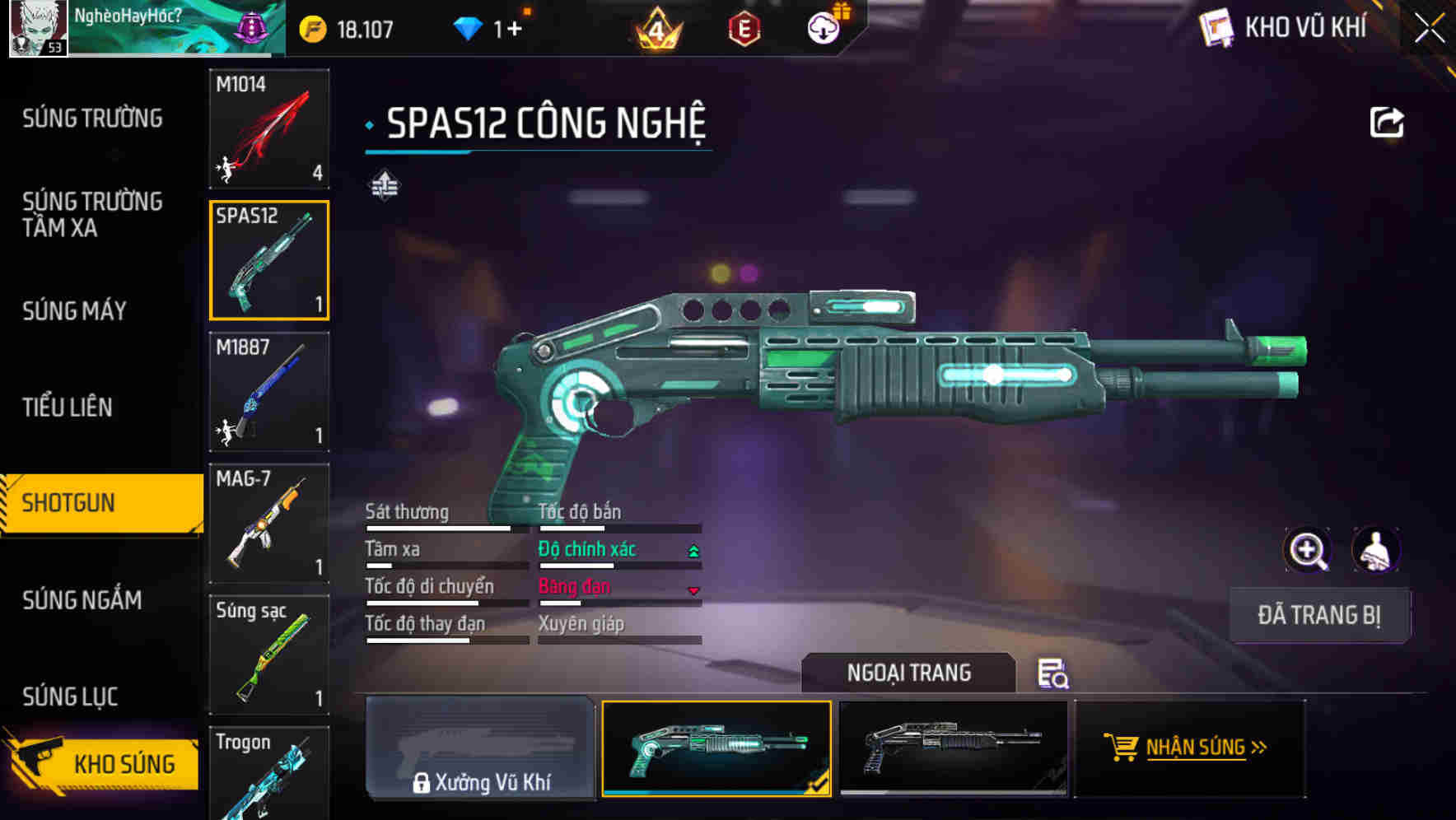Zoom in on the weapon preview
Viewport: 1456px width, 820px height.
1307,550
